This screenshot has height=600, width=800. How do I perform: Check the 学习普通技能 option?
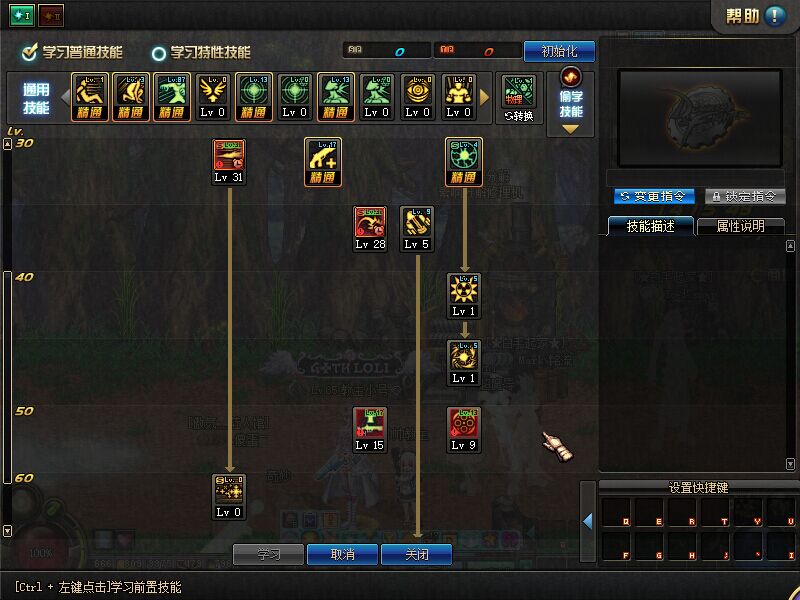(31, 52)
